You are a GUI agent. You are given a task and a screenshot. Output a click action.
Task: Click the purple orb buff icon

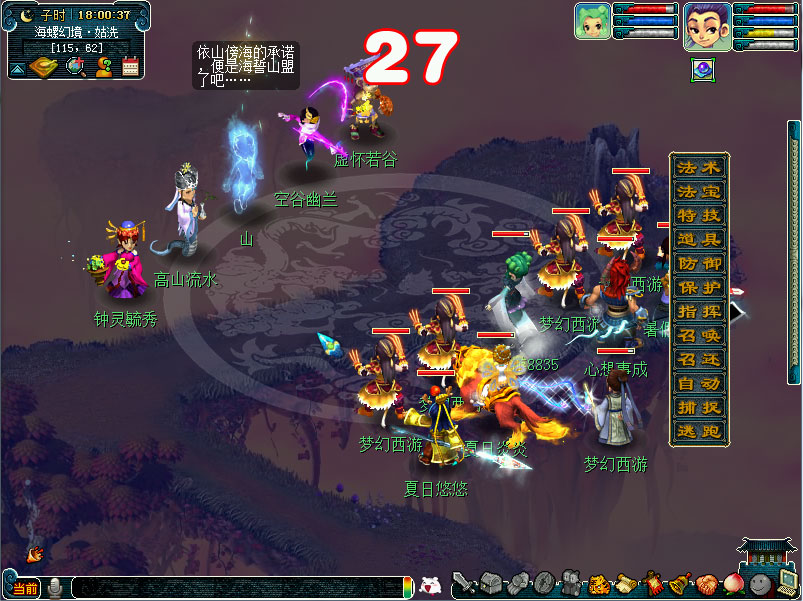703,70
